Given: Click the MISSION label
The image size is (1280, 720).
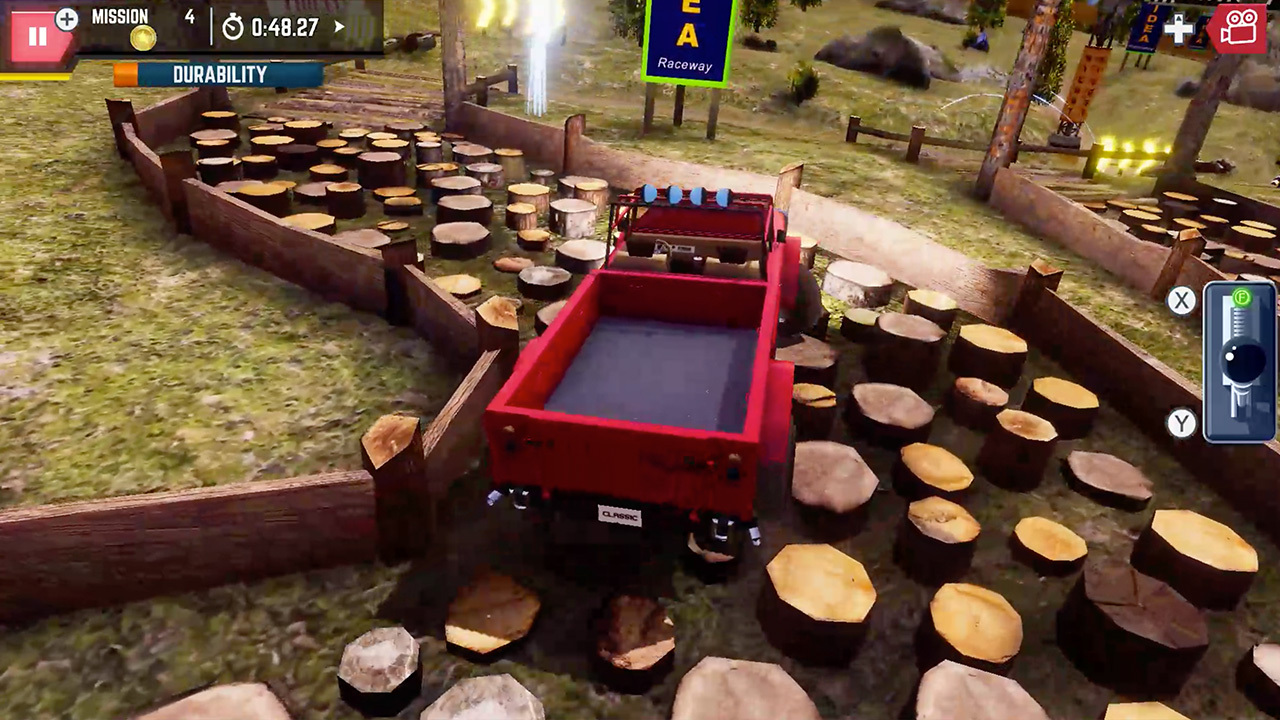Looking at the screenshot, I should tap(119, 16).
